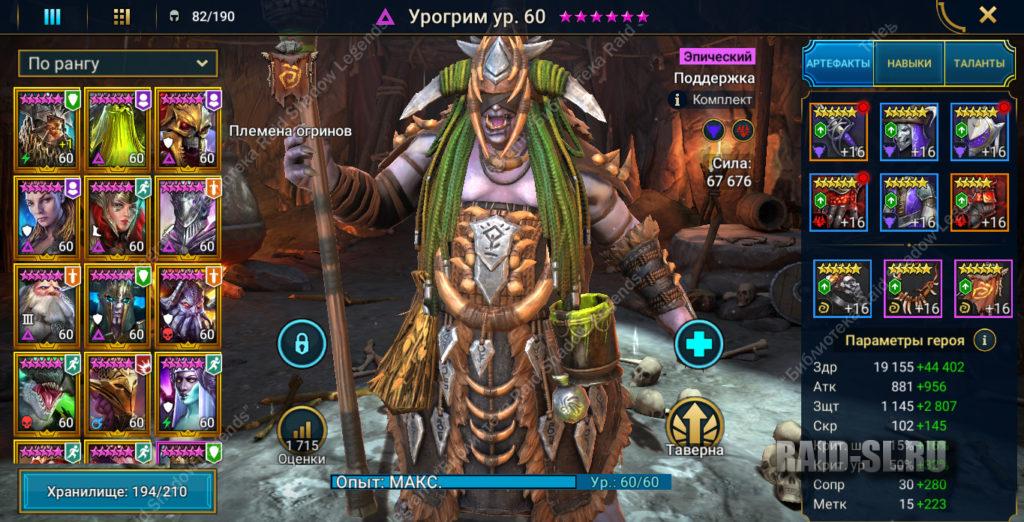
Task: Open the Таланты tab
Action: tap(977, 63)
